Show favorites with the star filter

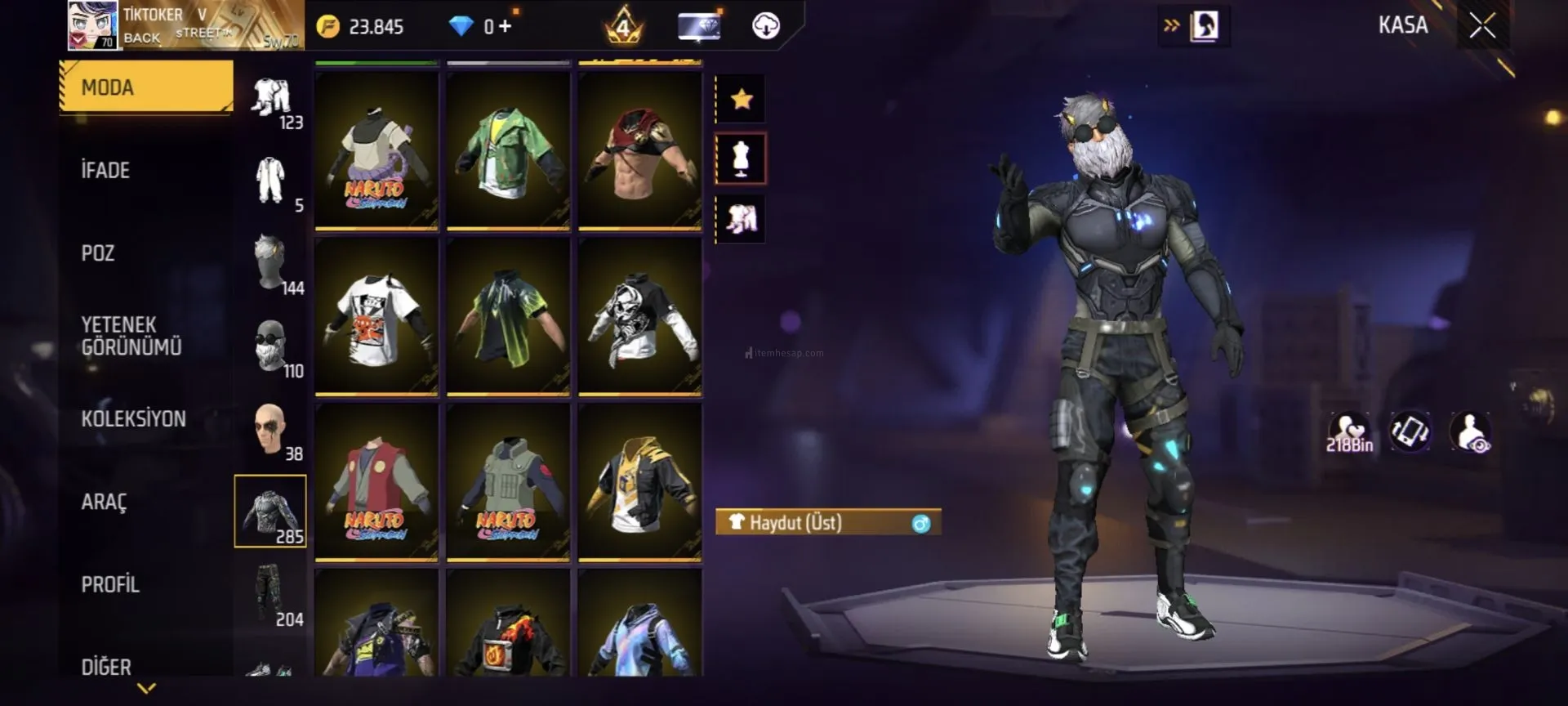click(x=741, y=100)
